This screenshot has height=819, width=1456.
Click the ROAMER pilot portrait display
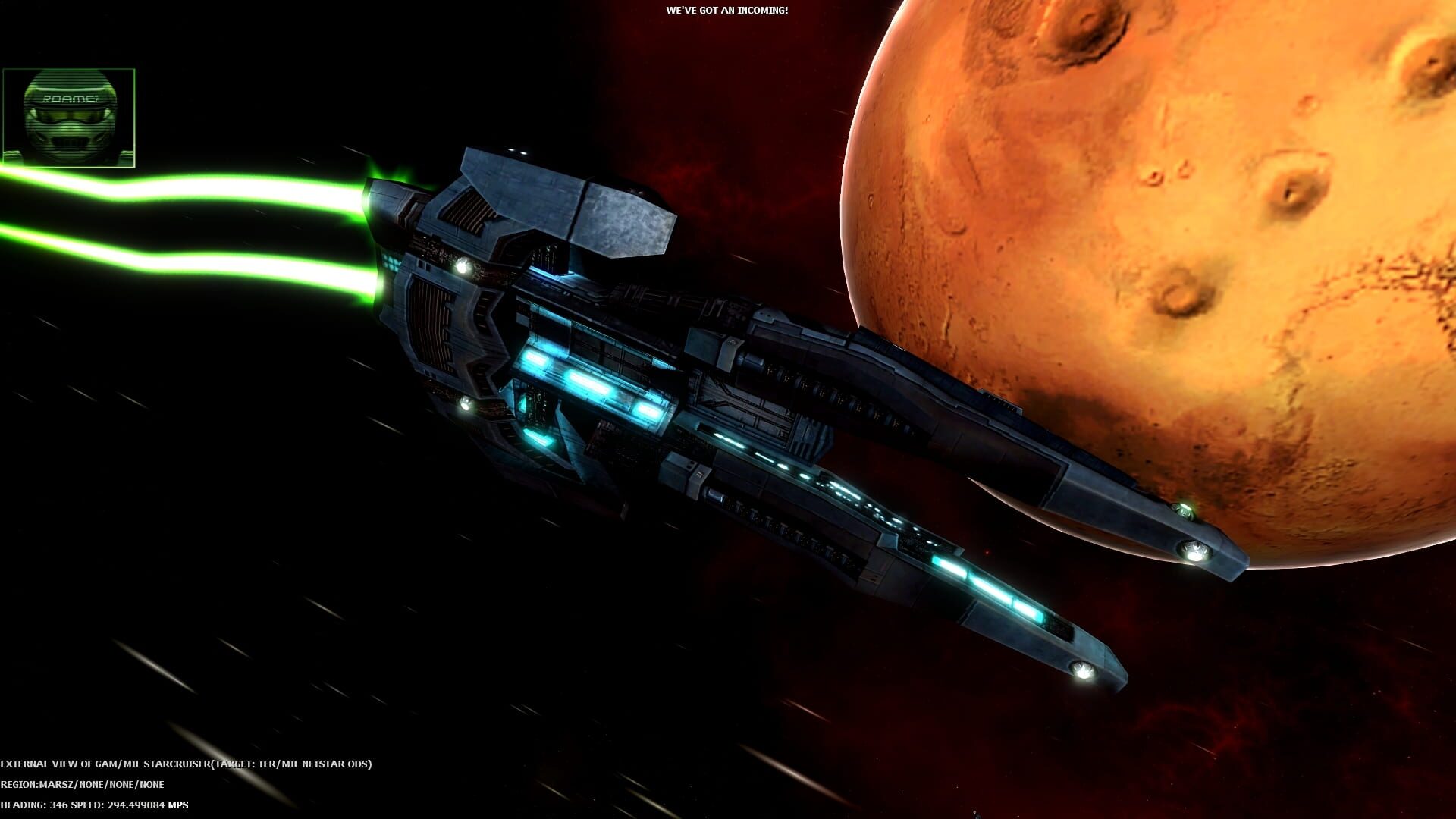pyautogui.click(x=70, y=115)
